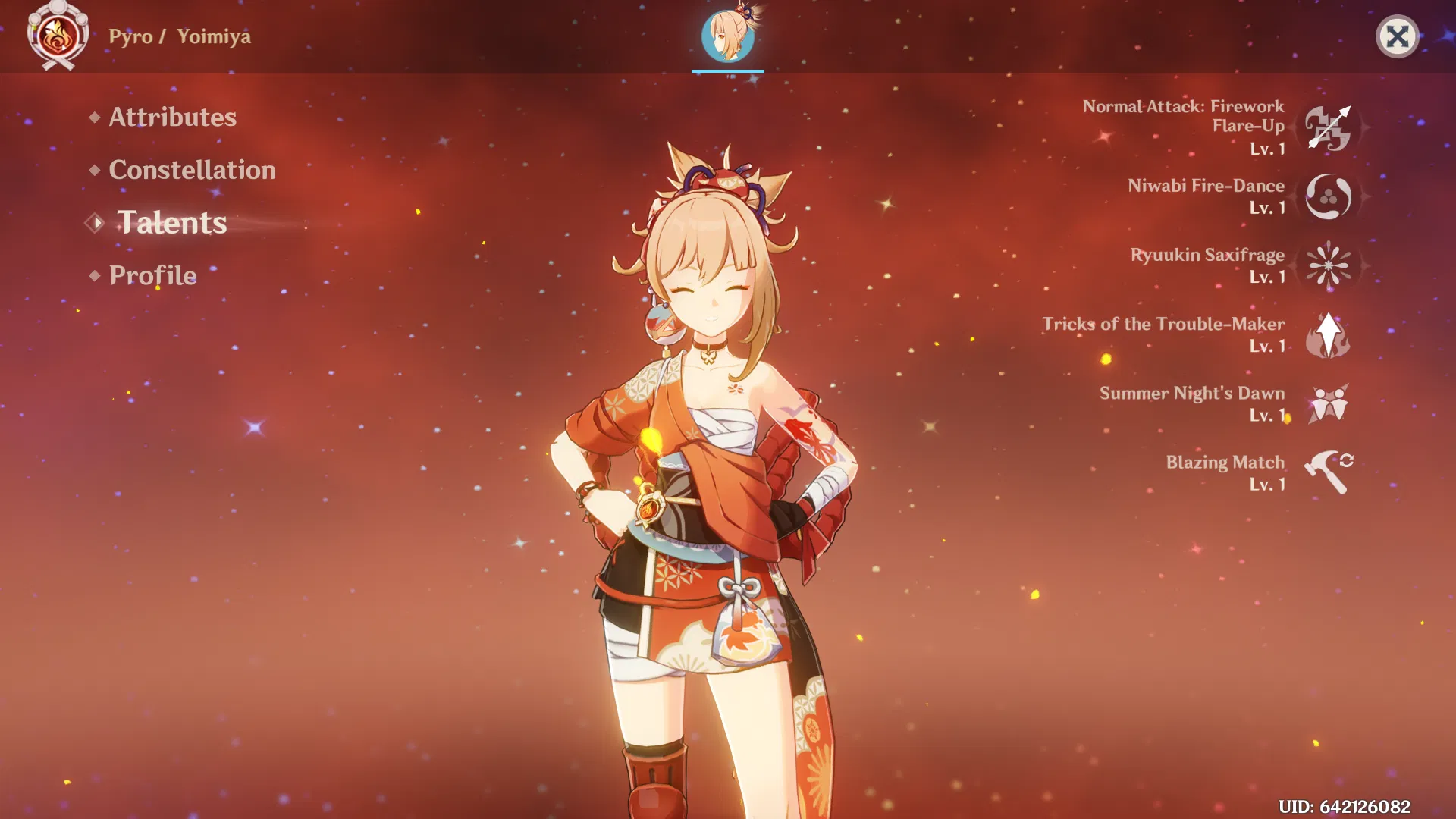Expand the Profile diamond marker
This screenshot has height=819, width=1456.
(94, 275)
